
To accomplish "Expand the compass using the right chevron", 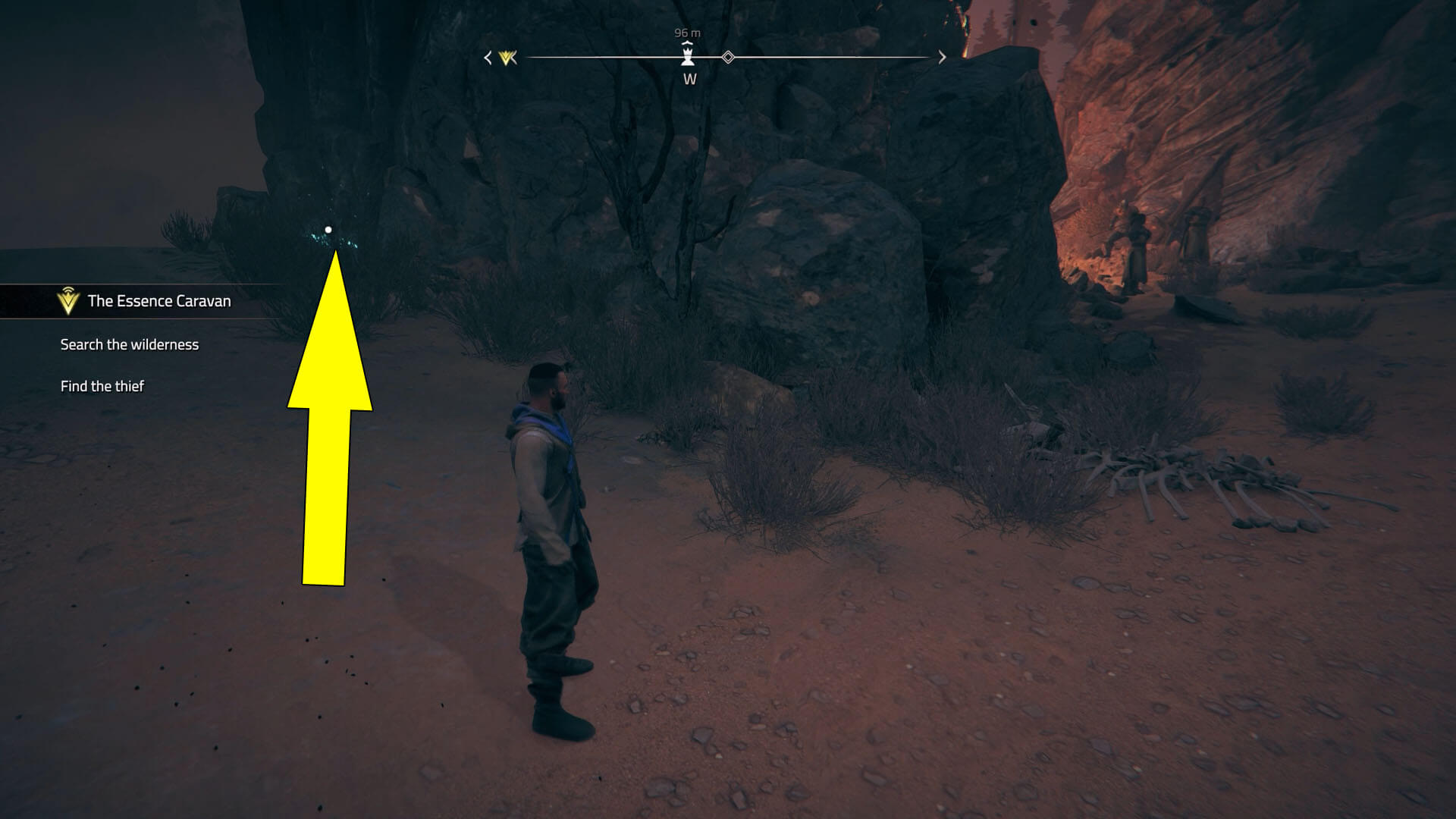I will 942,56.
